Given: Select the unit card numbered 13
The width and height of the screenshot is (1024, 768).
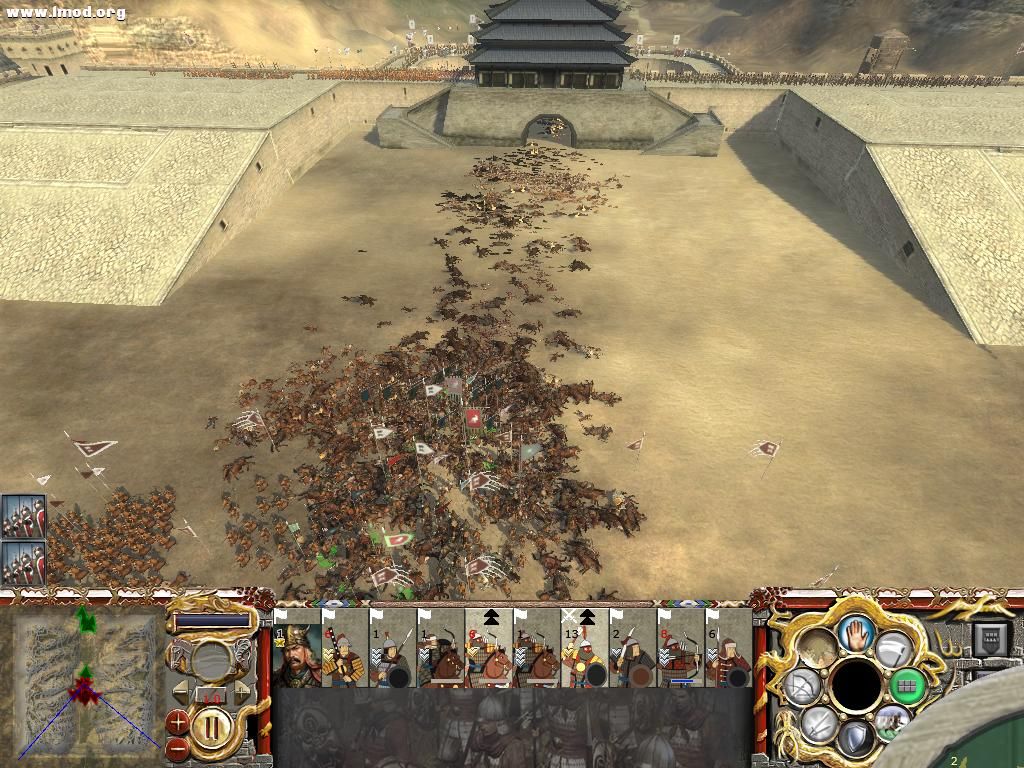Looking at the screenshot, I should 585,654.
